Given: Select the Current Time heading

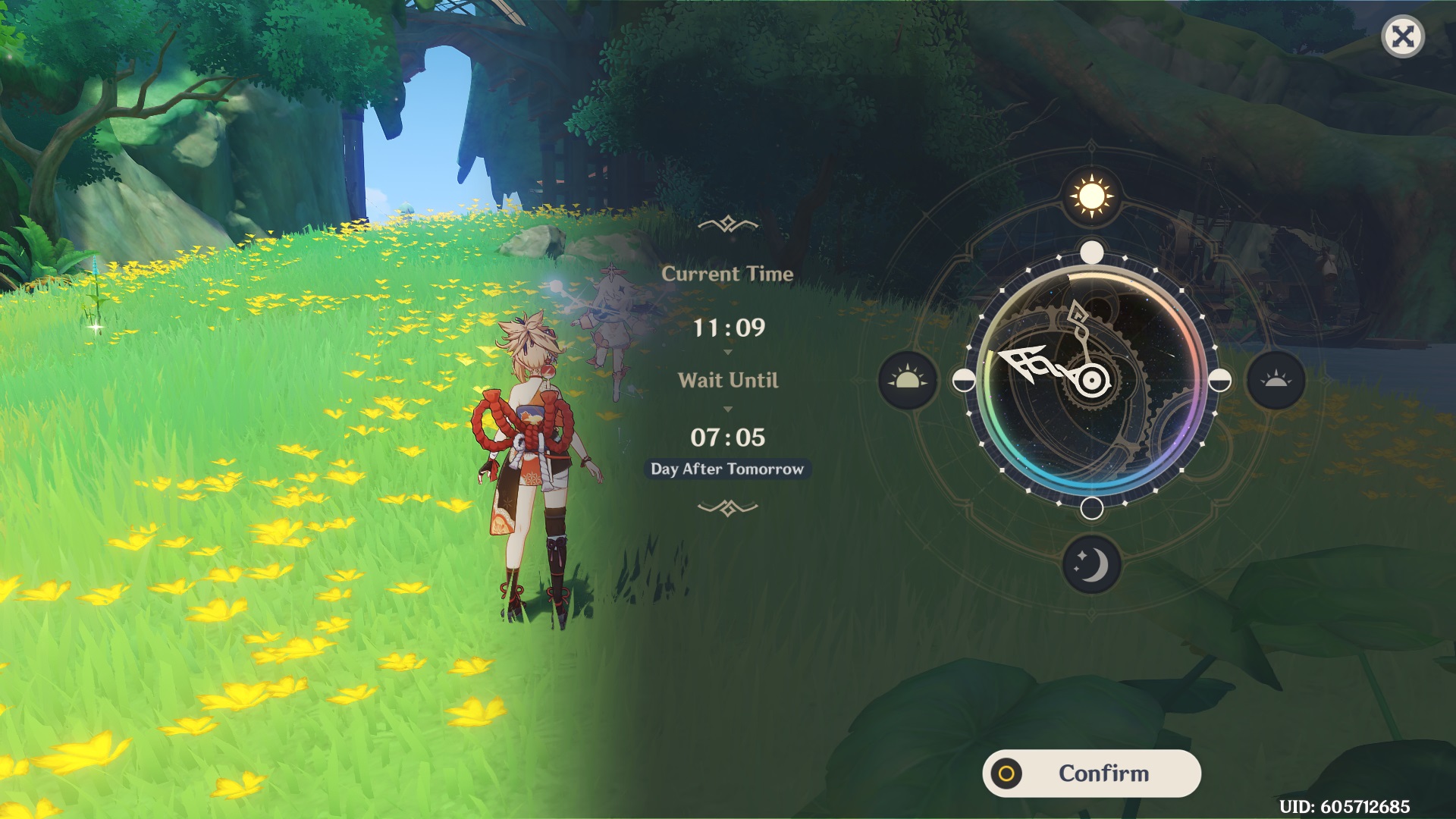Looking at the screenshot, I should [x=727, y=275].
